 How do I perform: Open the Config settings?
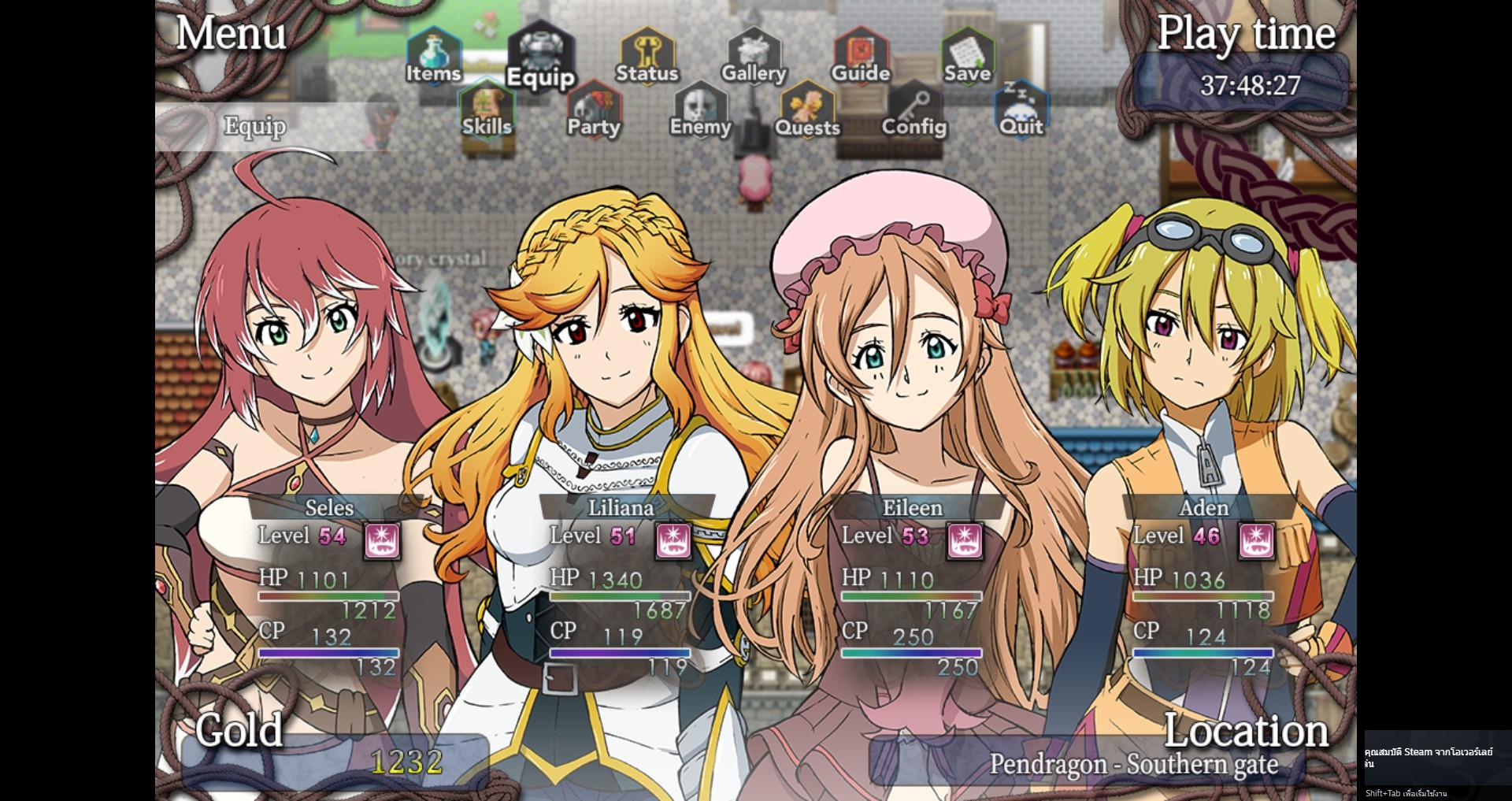[x=913, y=110]
